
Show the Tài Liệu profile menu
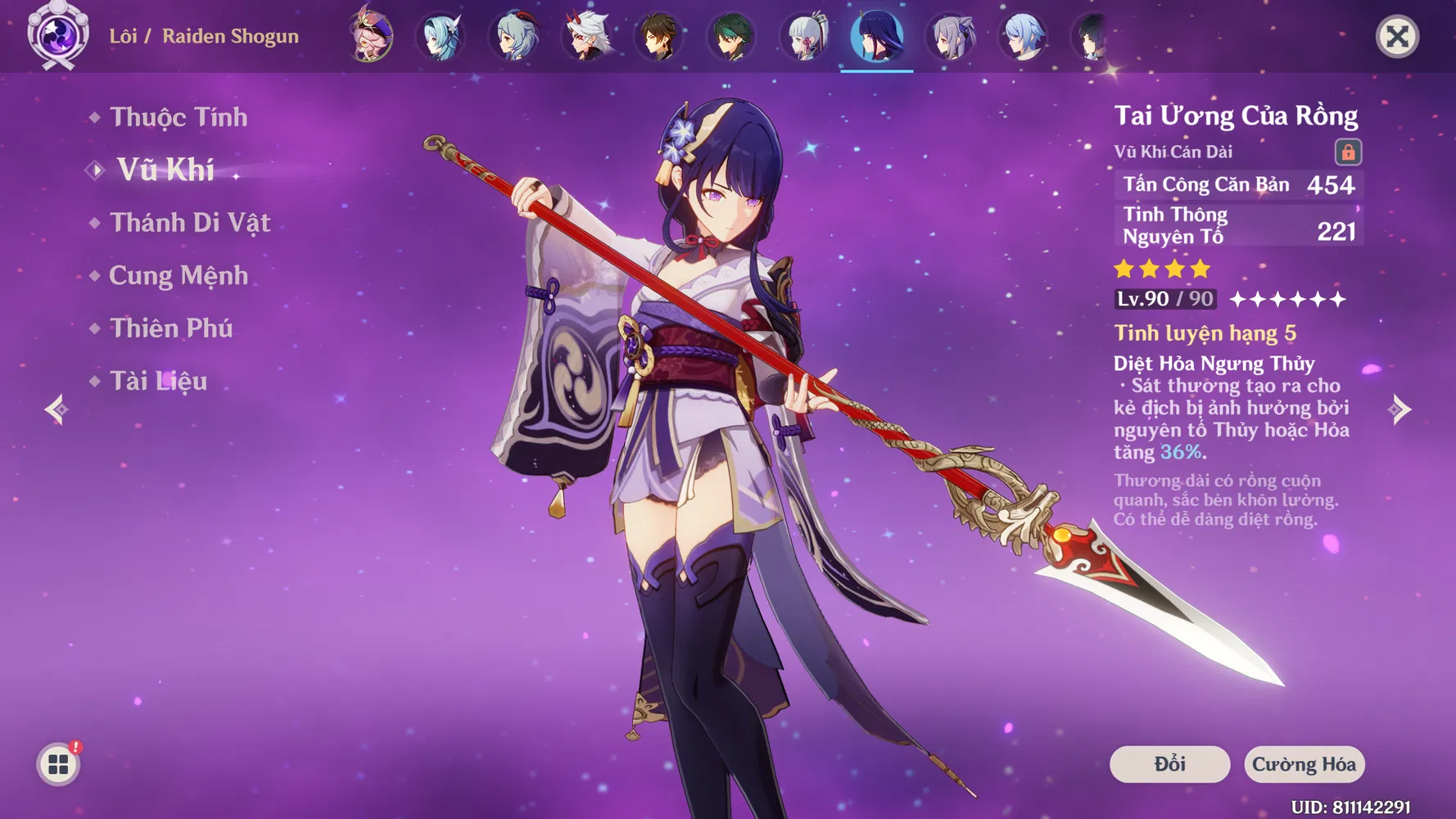point(158,381)
